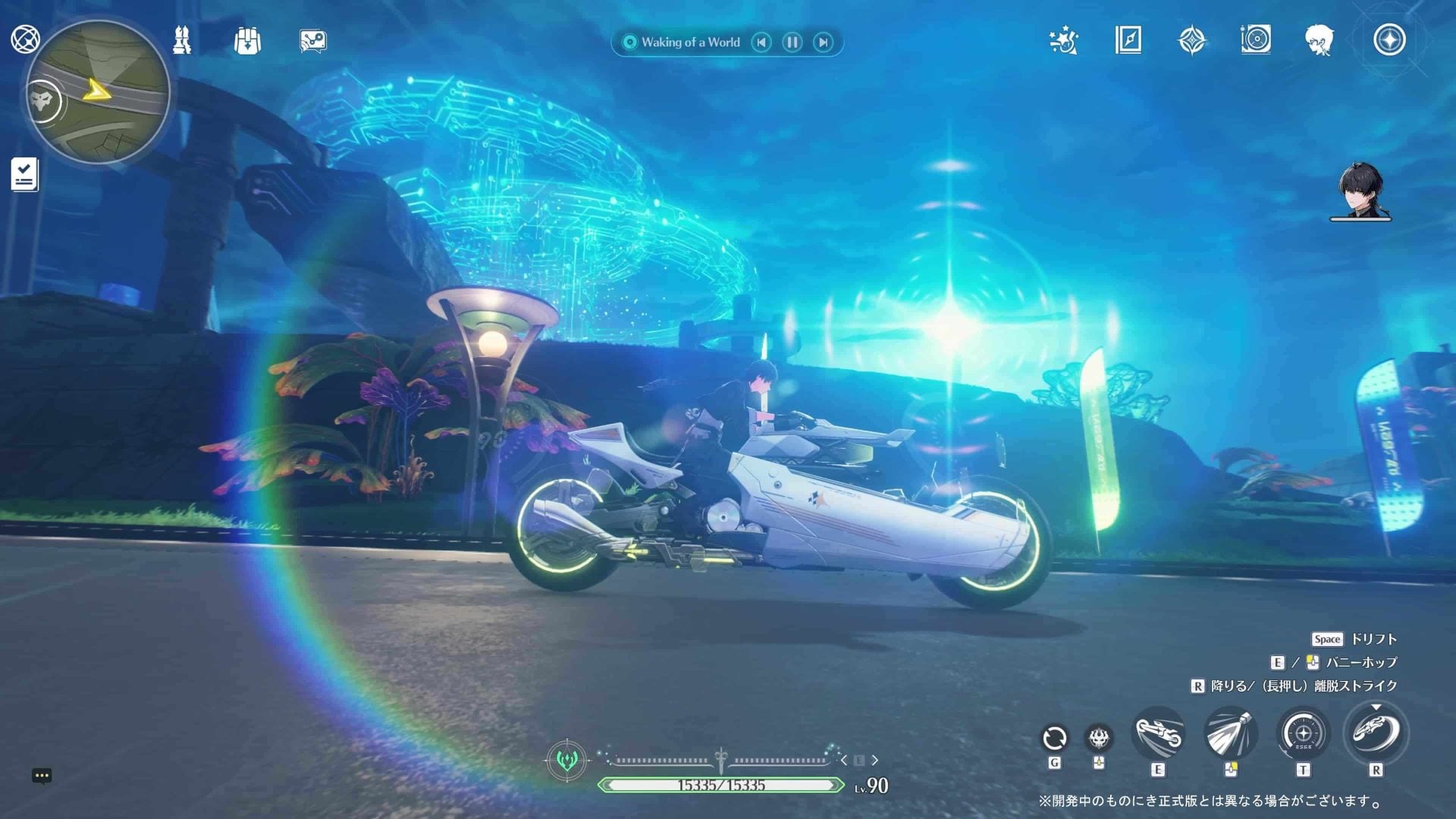Open the circular minimap
Image resolution: width=1456 pixels, height=819 pixels.
tap(99, 93)
